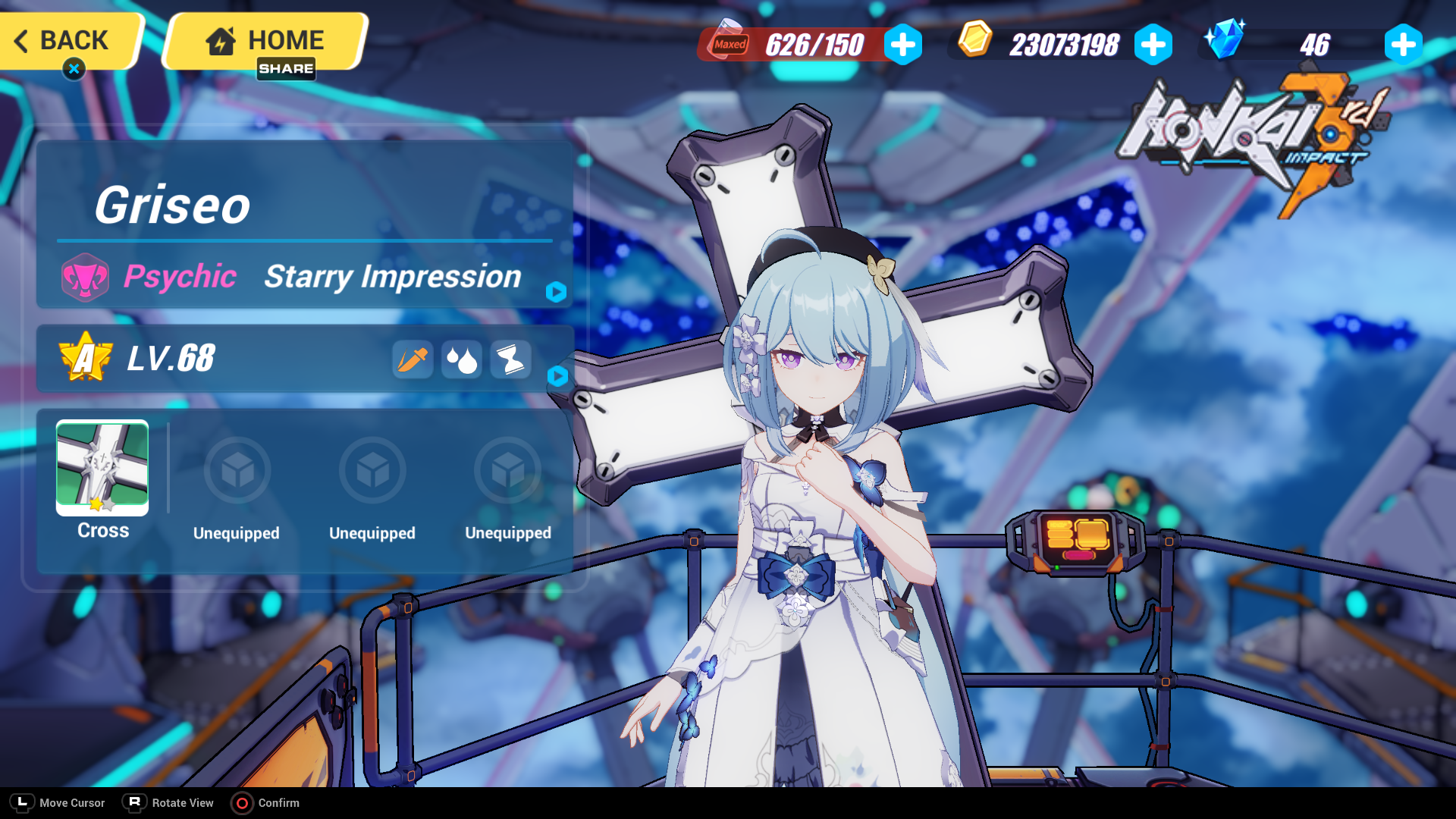Click the plus beside the crystal count
This screenshot has height=819, width=1456.
coord(1402,45)
